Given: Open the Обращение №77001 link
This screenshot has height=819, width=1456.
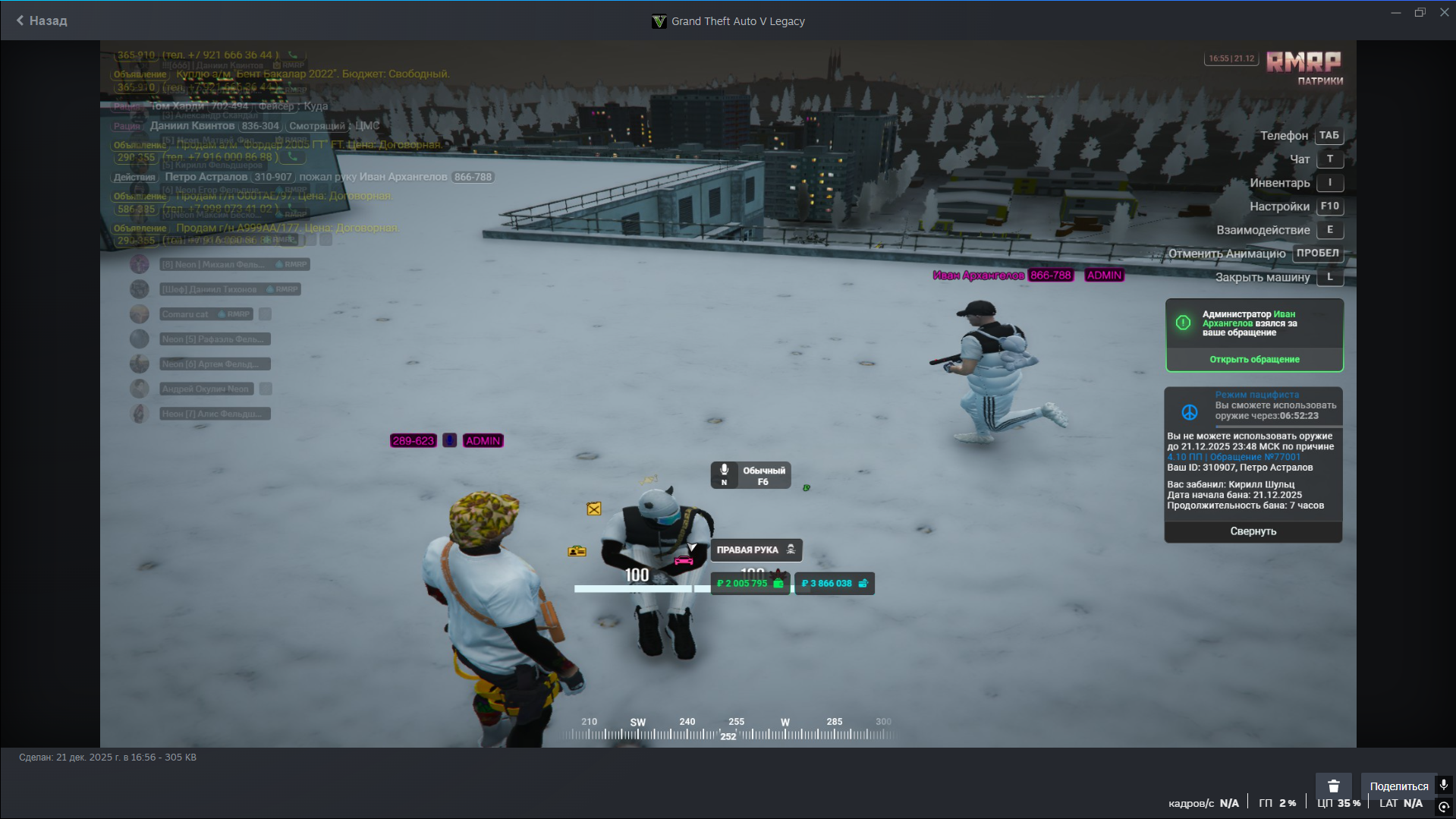Looking at the screenshot, I should tap(1255, 457).
